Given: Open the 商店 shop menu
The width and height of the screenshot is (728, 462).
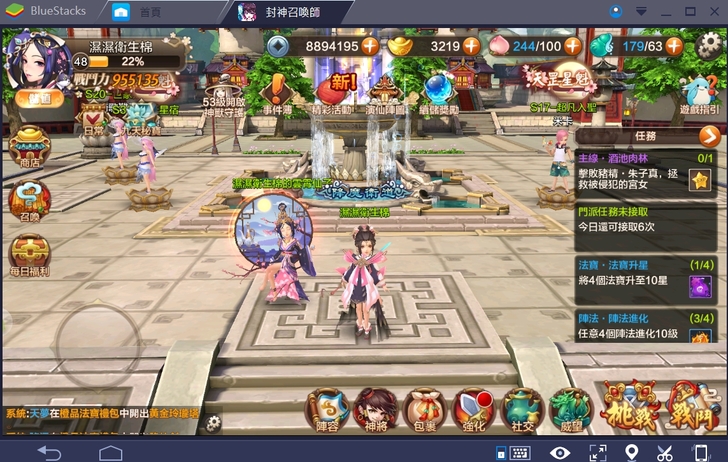Looking at the screenshot, I should (28, 147).
